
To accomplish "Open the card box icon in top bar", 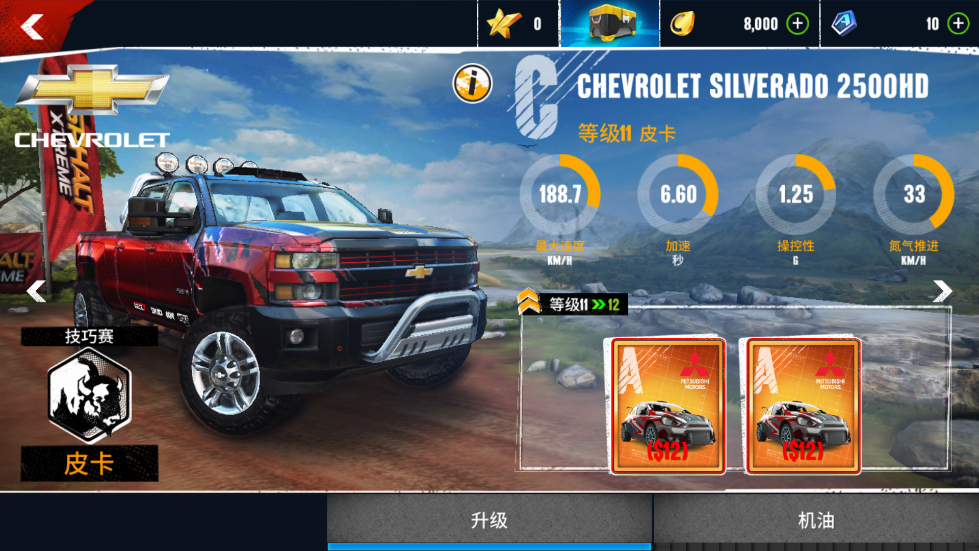I will click(x=609, y=24).
